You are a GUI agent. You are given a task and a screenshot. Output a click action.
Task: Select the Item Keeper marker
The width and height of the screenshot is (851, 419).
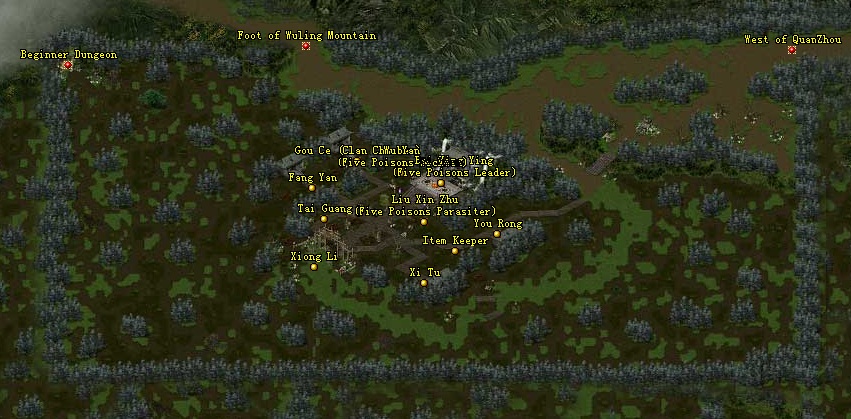click(455, 251)
